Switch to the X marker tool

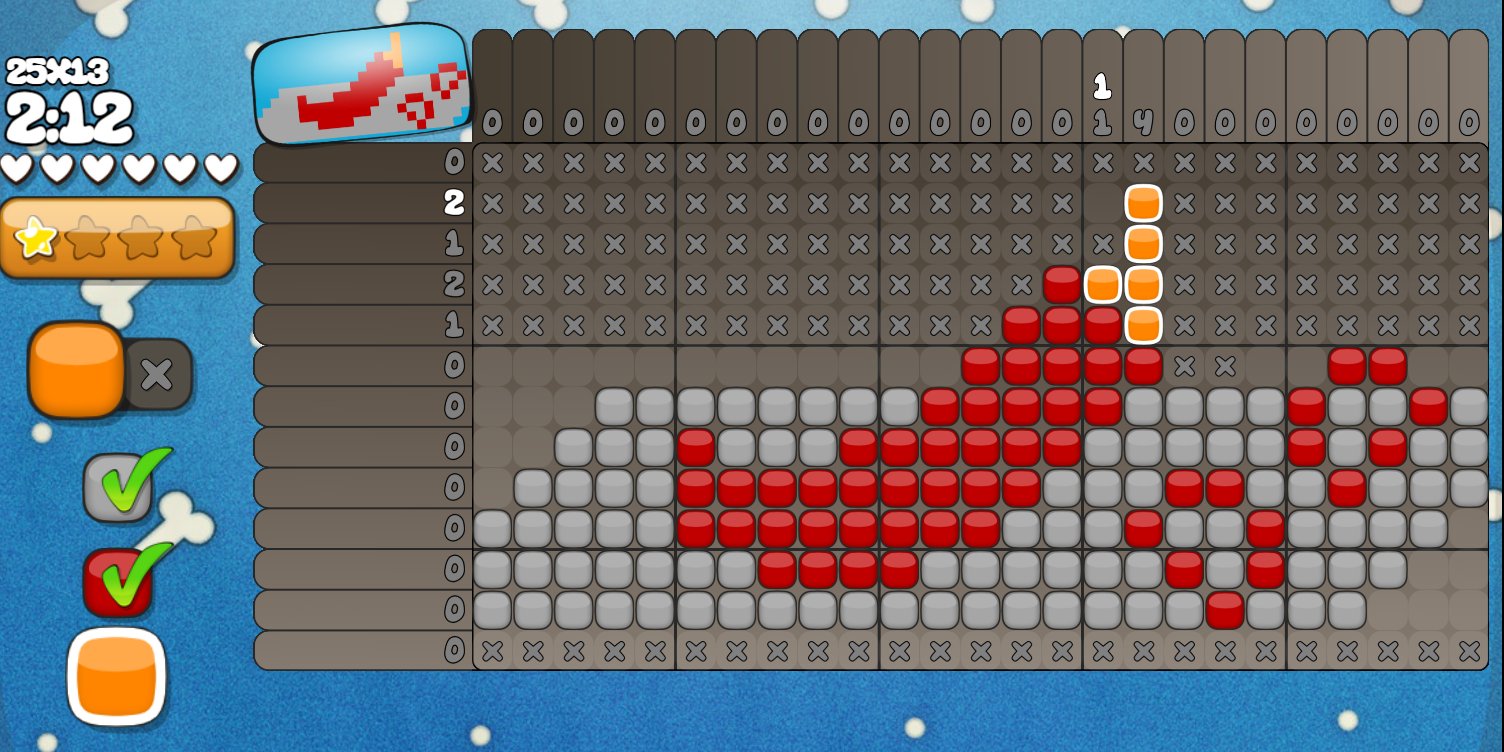(x=158, y=374)
